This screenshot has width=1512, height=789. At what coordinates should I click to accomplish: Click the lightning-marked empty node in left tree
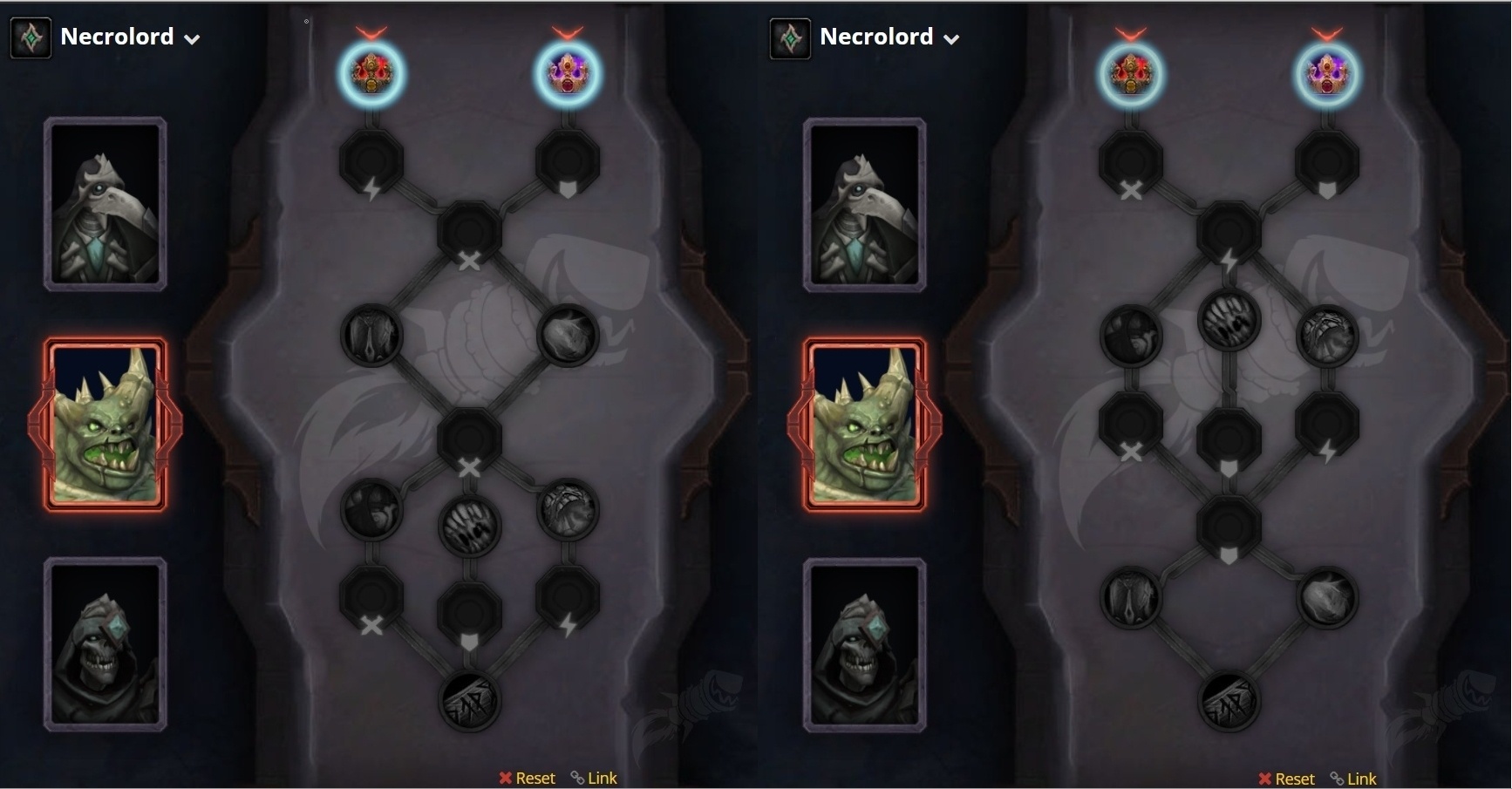[372, 161]
